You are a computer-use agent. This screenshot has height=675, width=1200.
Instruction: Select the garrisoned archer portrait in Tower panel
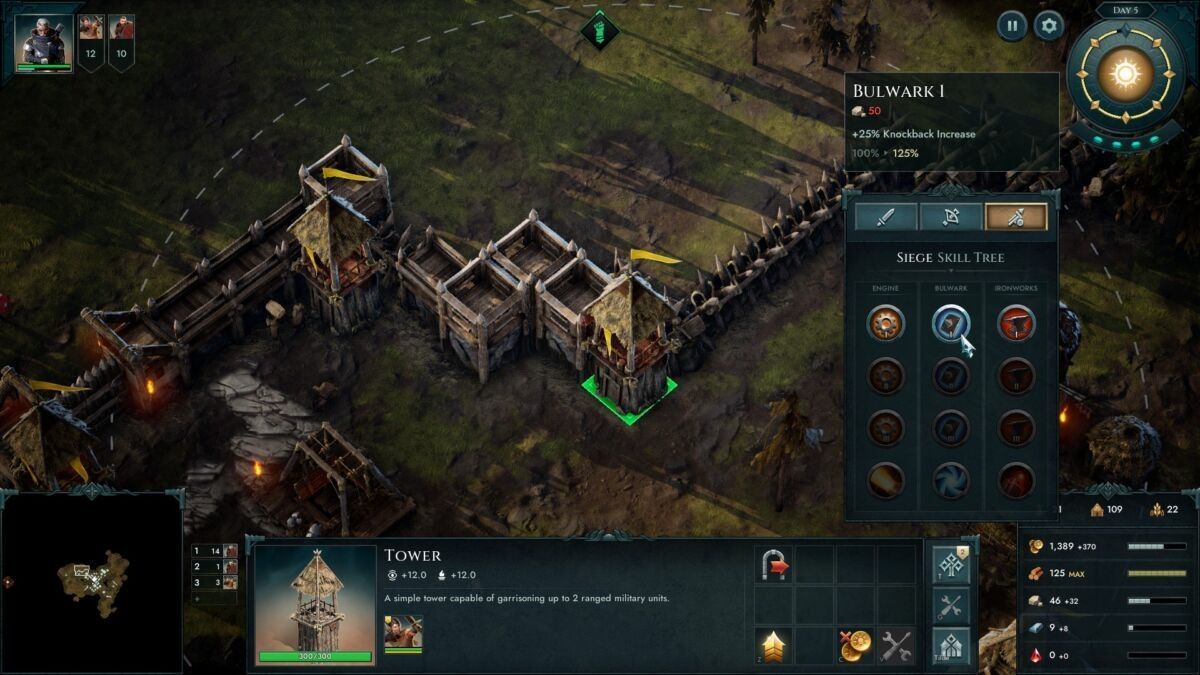pyautogui.click(x=403, y=631)
